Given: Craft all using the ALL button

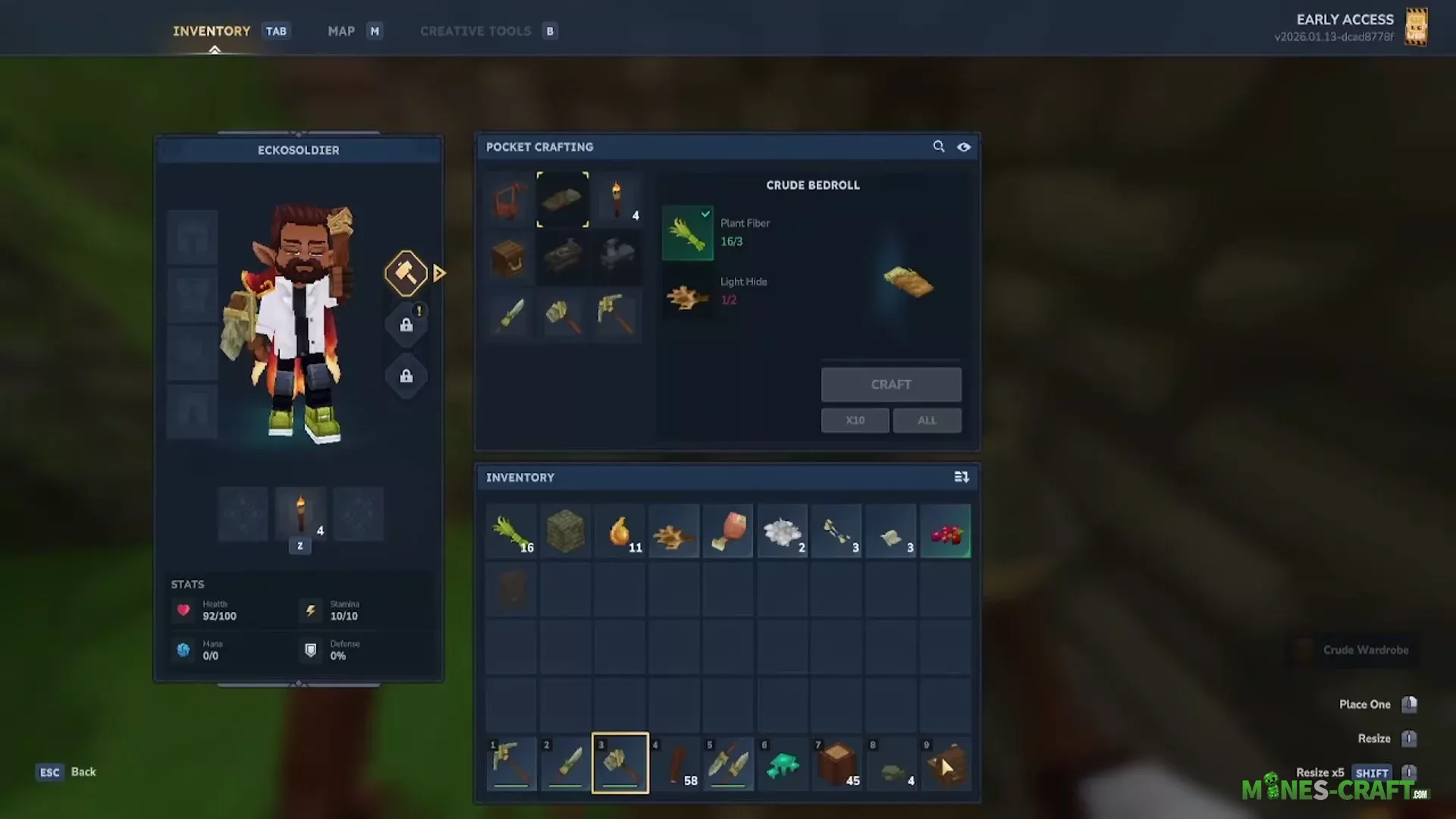Looking at the screenshot, I should pos(927,420).
